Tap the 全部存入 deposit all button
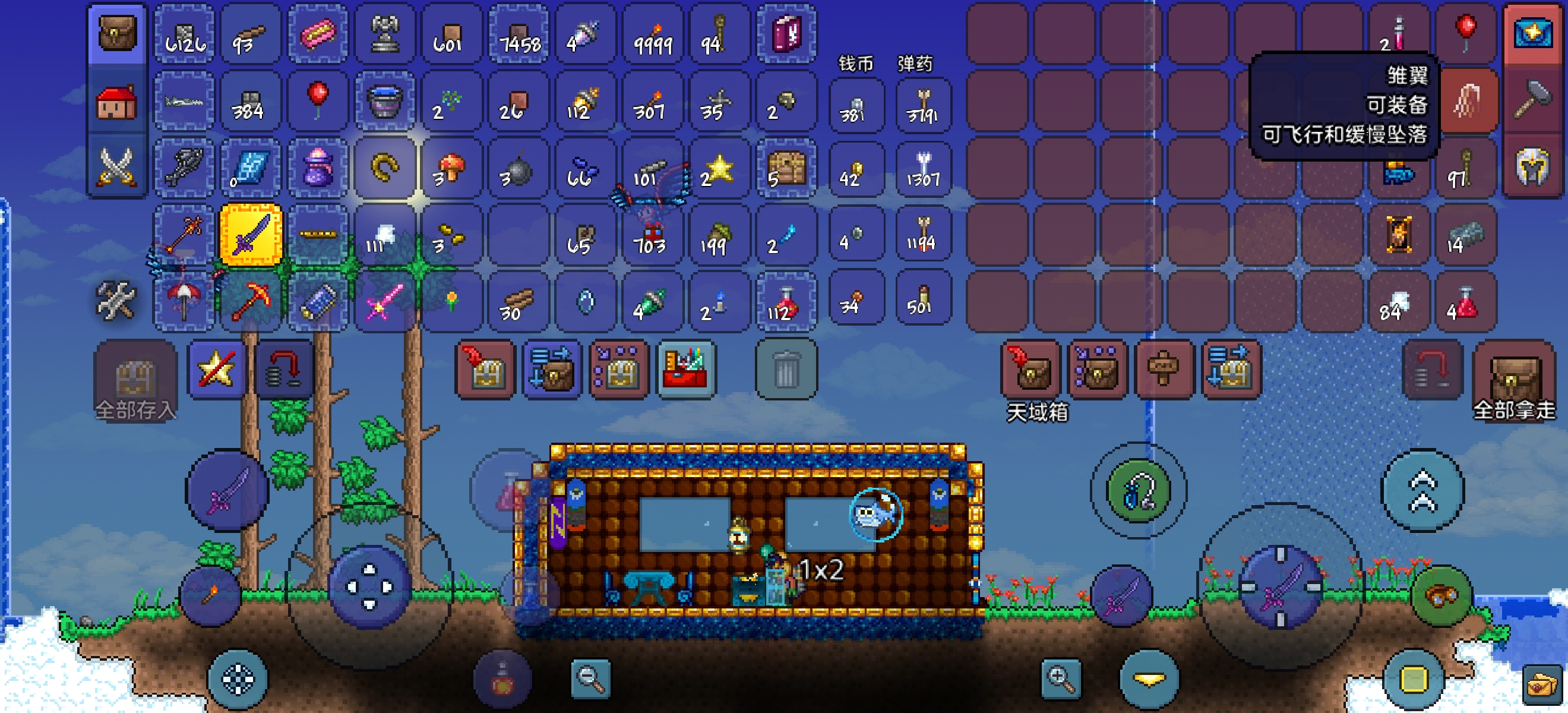This screenshot has width=1568, height=713. coord(135,379)
